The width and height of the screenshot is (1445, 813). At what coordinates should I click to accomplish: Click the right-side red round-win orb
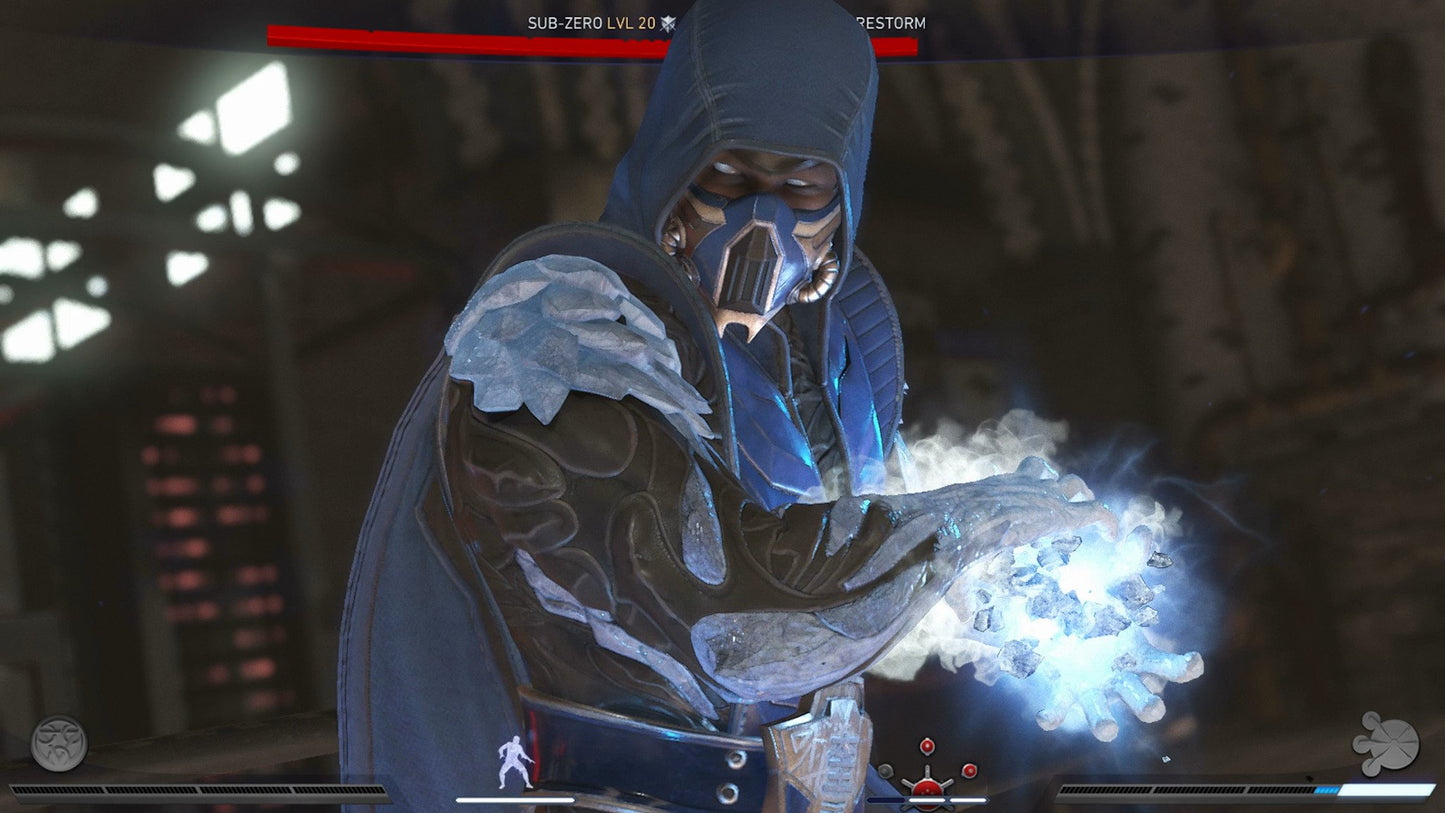pos(969,771)
